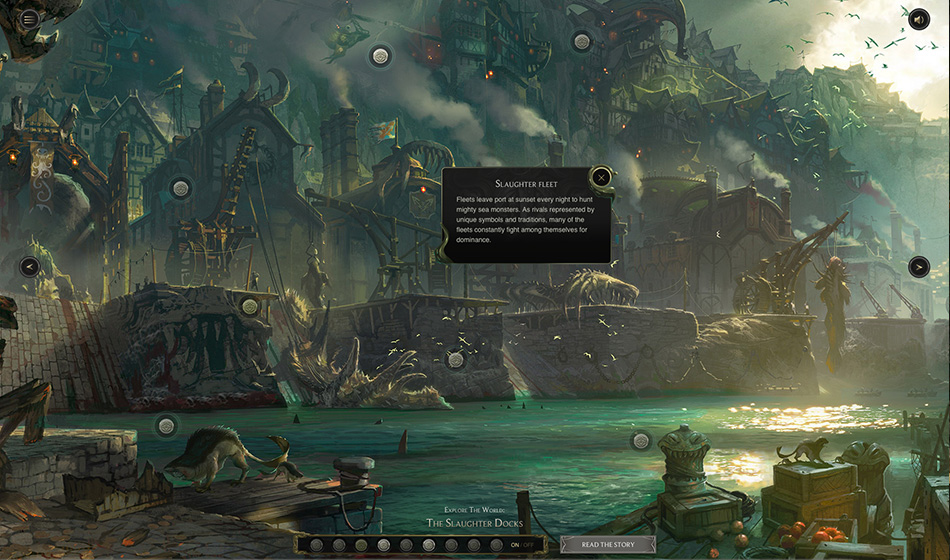950x560 pixels.
Task: Close the Slaughter Fleet info popup
Action: [601, 178]
